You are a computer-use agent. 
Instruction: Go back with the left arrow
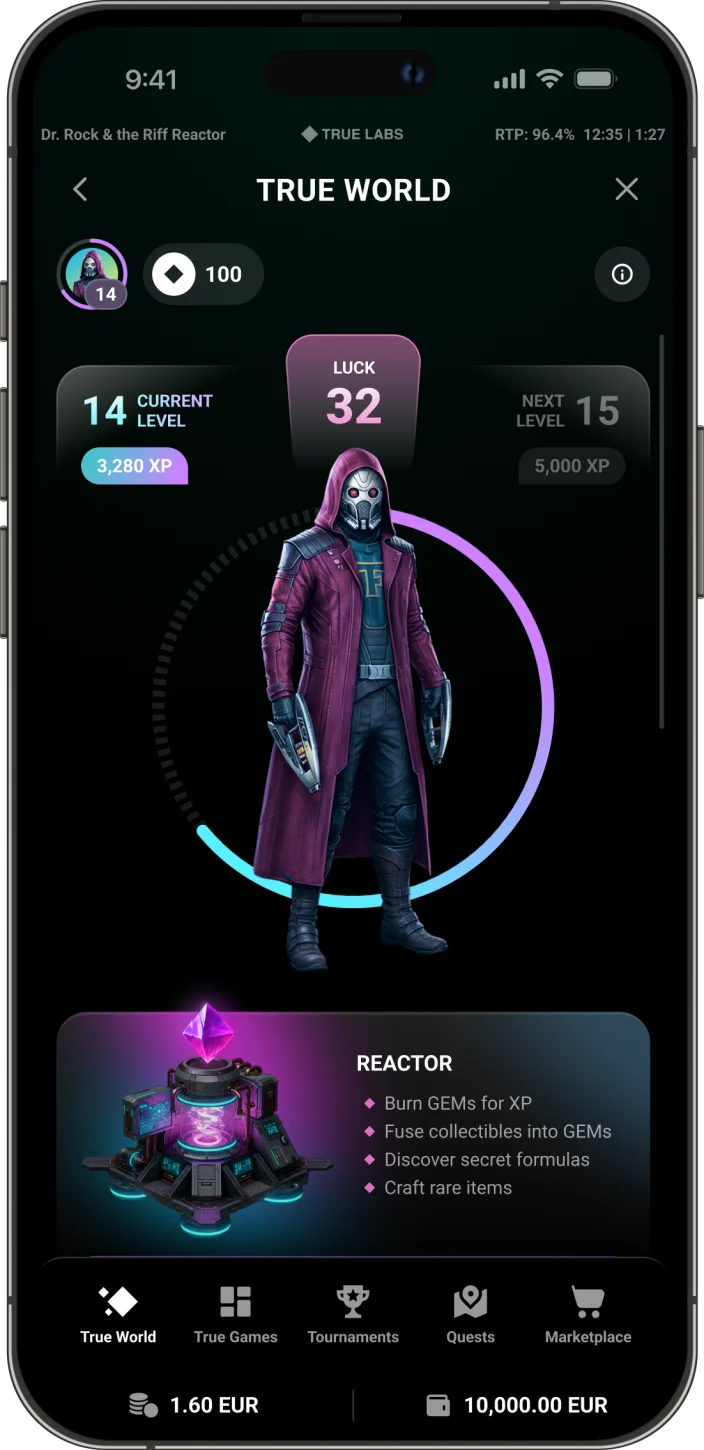pyautogui.click(x=81, y=189)
